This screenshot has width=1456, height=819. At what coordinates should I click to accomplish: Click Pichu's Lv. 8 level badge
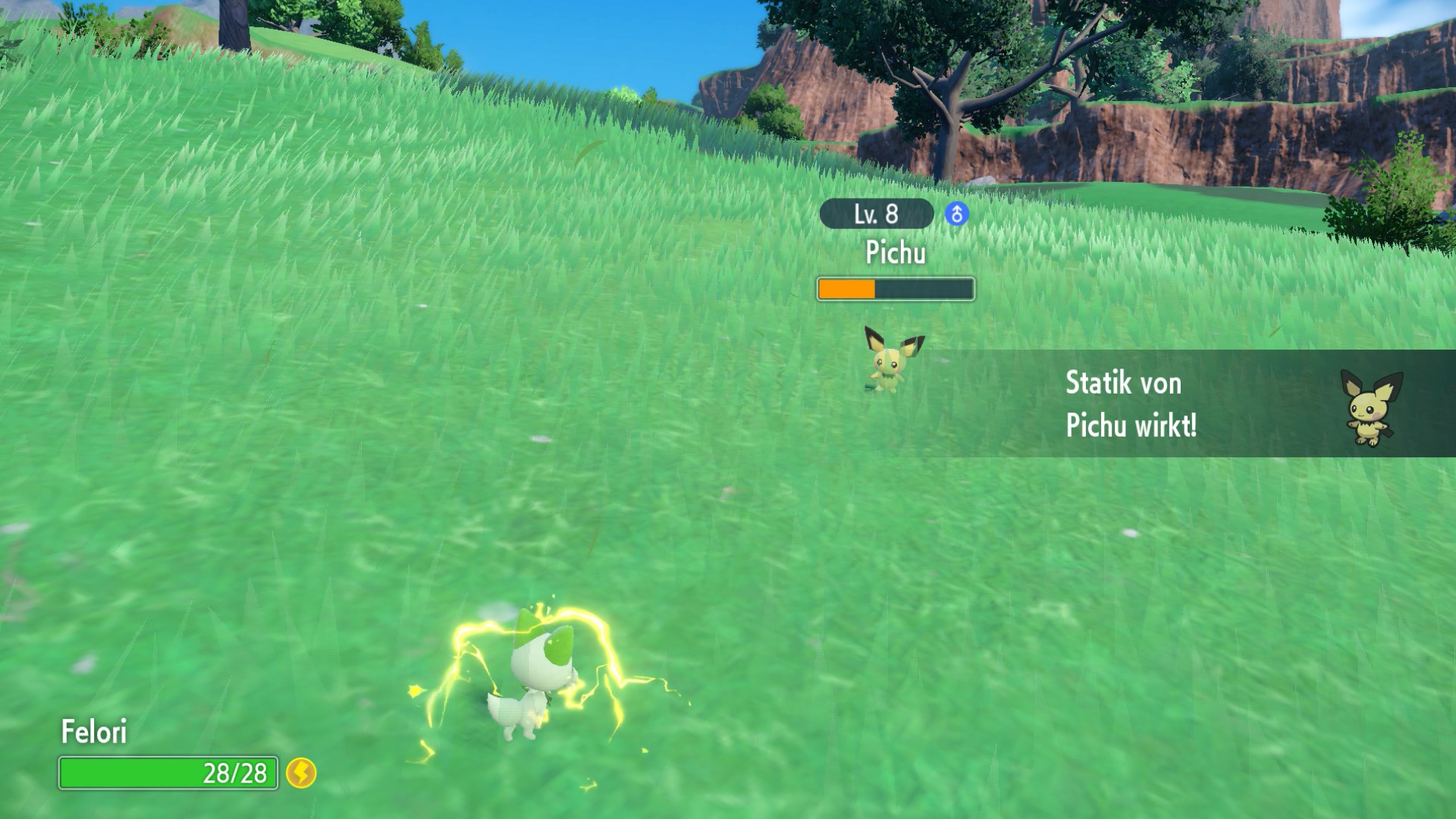coord(876,215)
